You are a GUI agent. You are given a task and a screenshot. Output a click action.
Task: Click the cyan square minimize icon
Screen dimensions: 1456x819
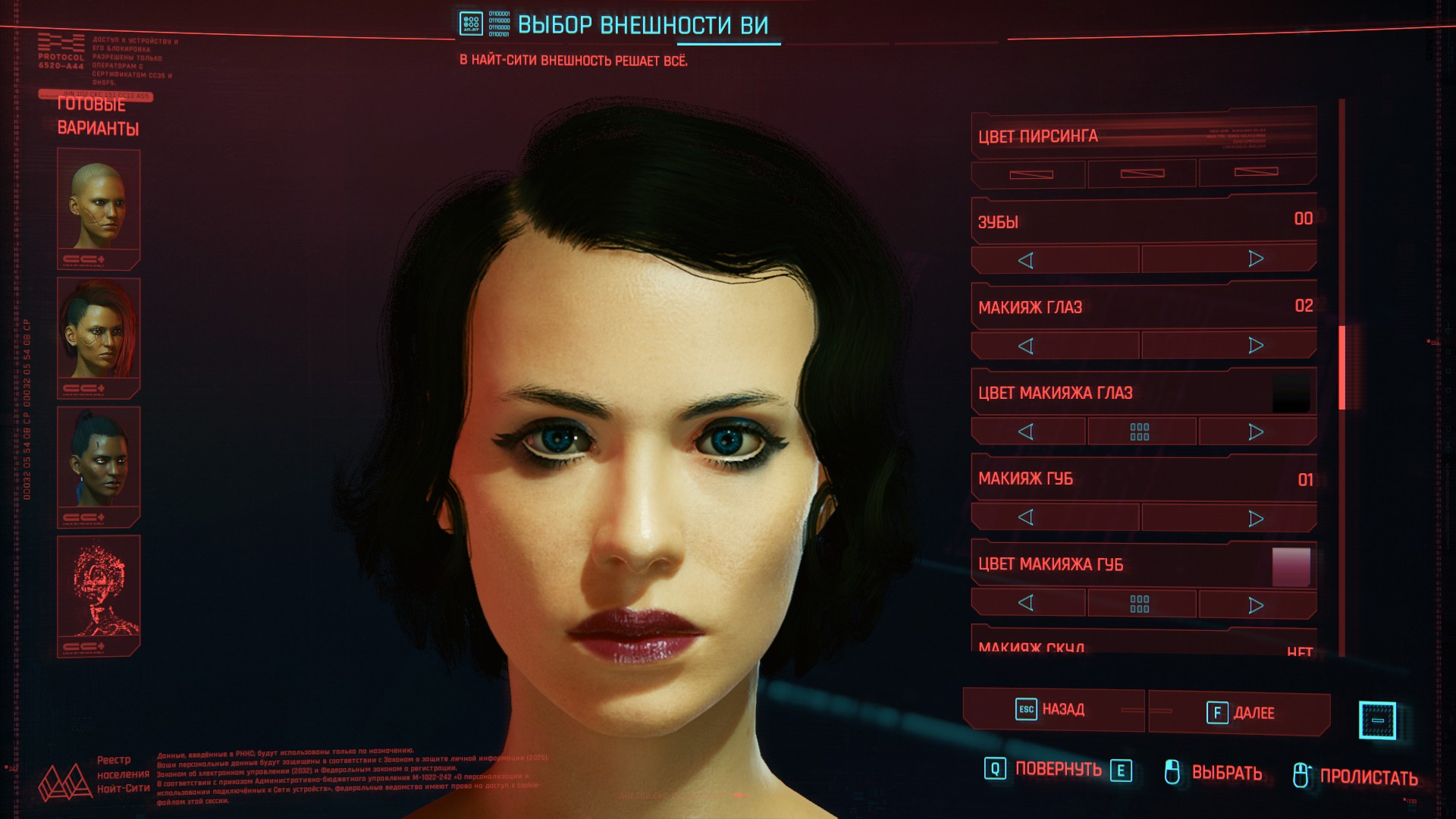tap(1377, 720)
